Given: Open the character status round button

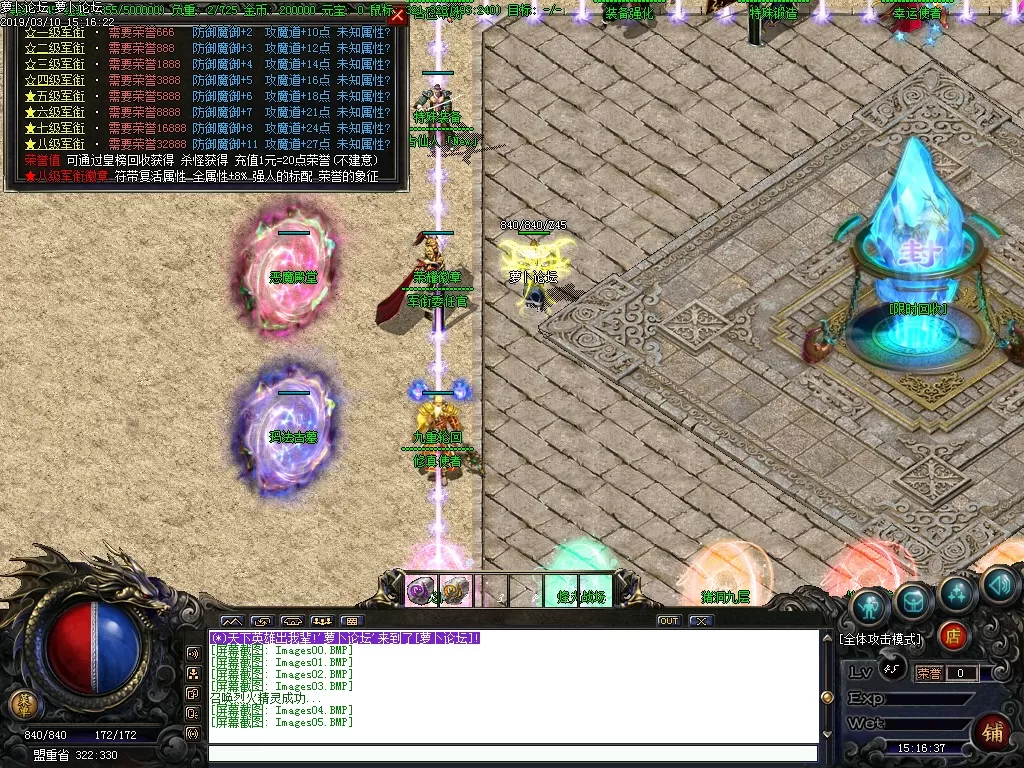Looking at the screenshot, I should pos(870,605).
